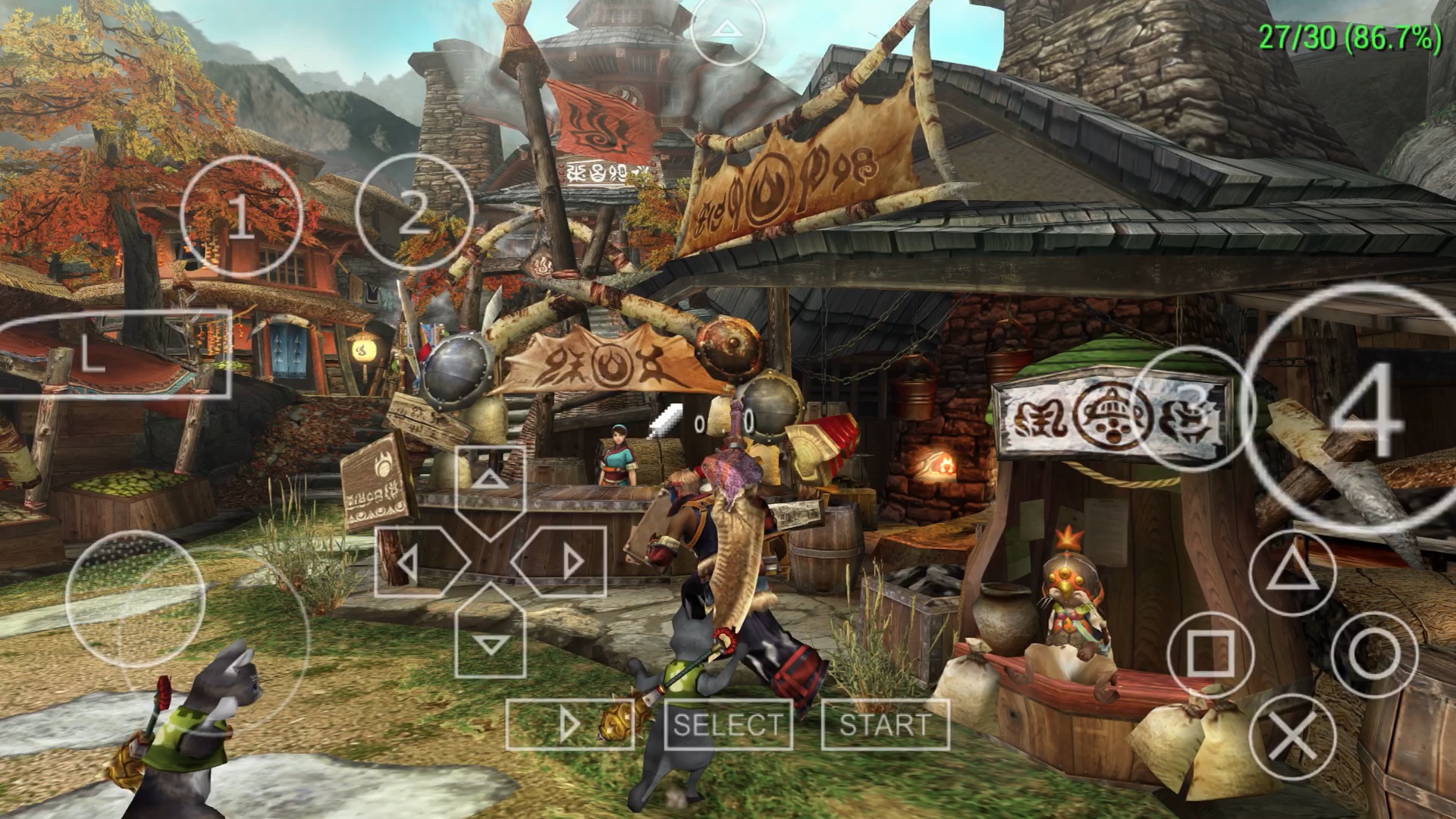Tap the small combo button labeled 3
This screenshot has width=1456, height=819.
[1192, 407]
